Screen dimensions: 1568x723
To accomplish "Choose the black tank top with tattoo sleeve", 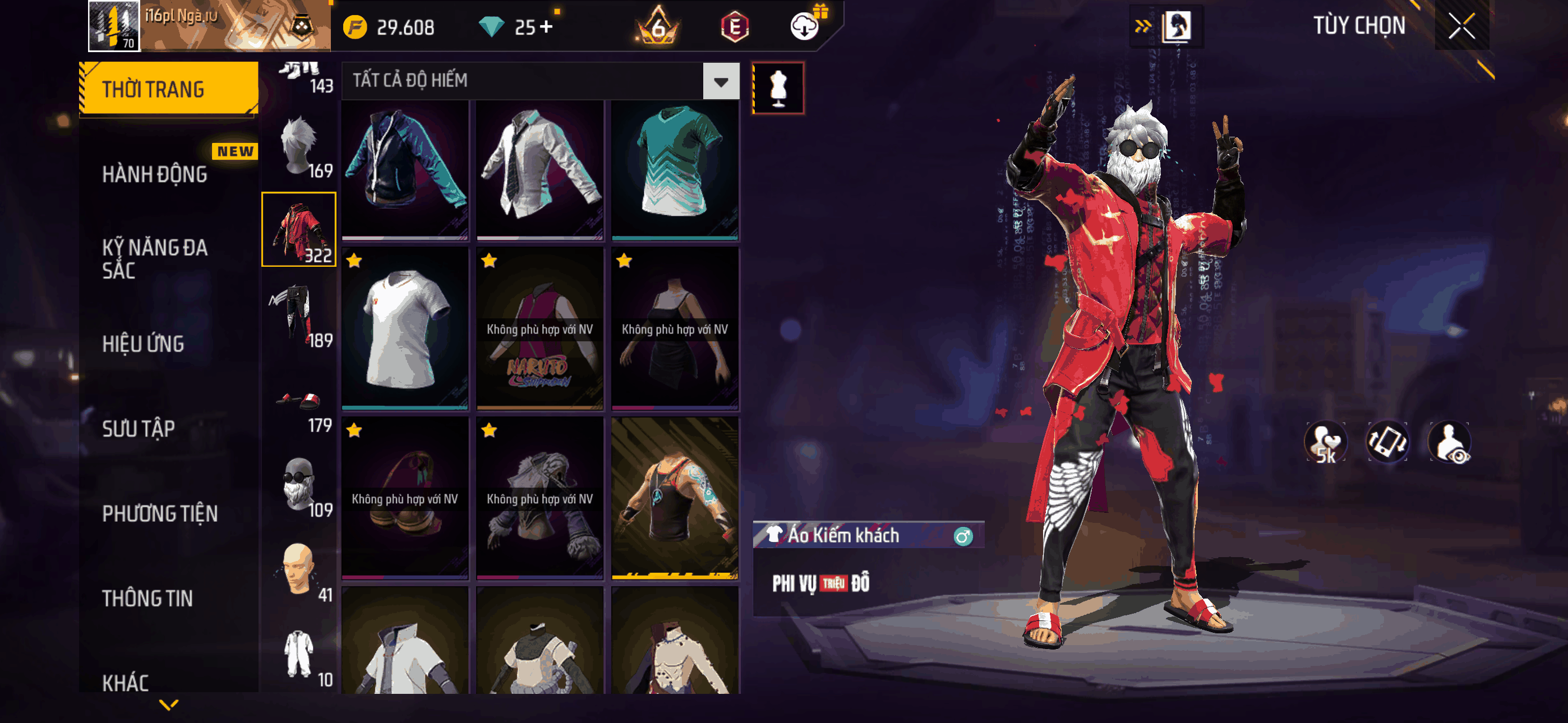I will (x=675, y=497).
